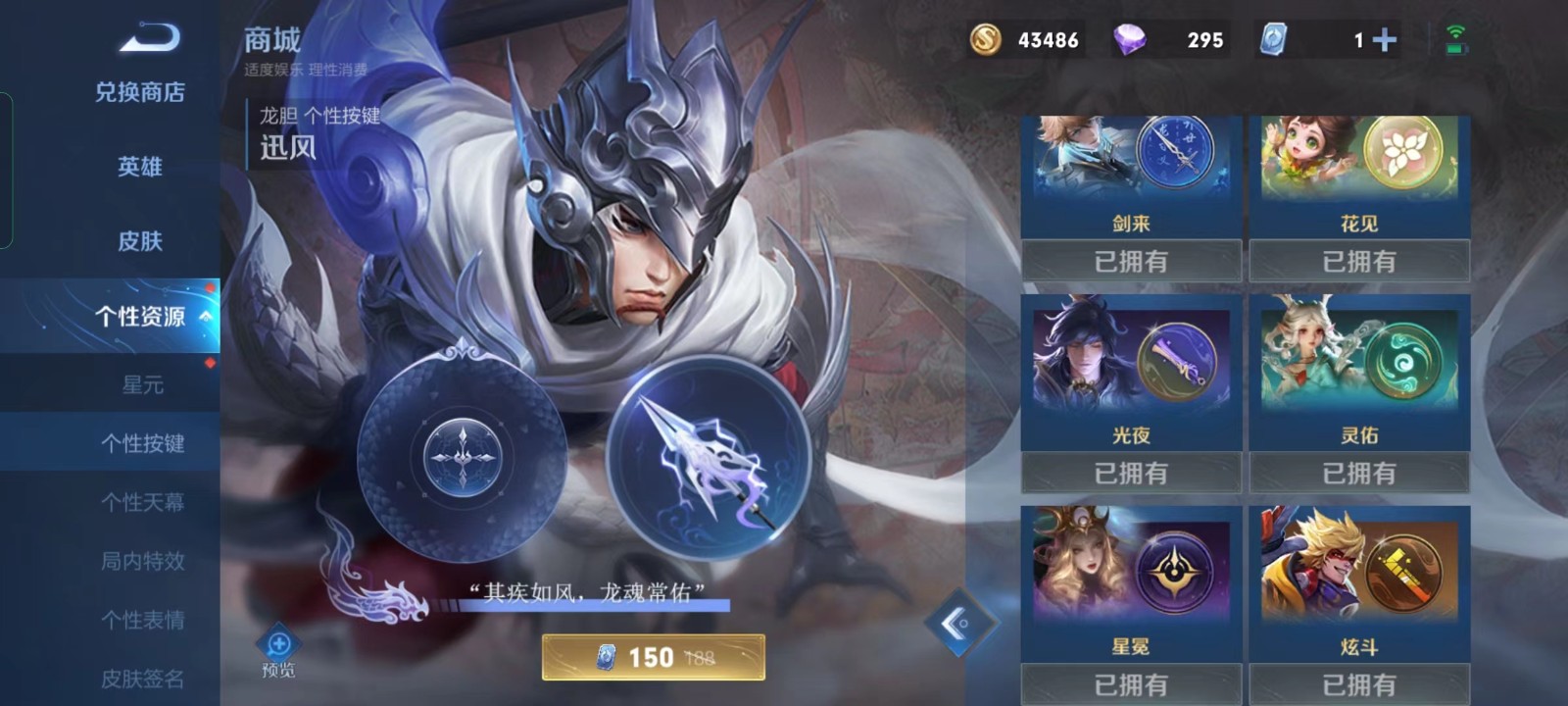Select the 迅风 spear skill button icon

(710, 461)
